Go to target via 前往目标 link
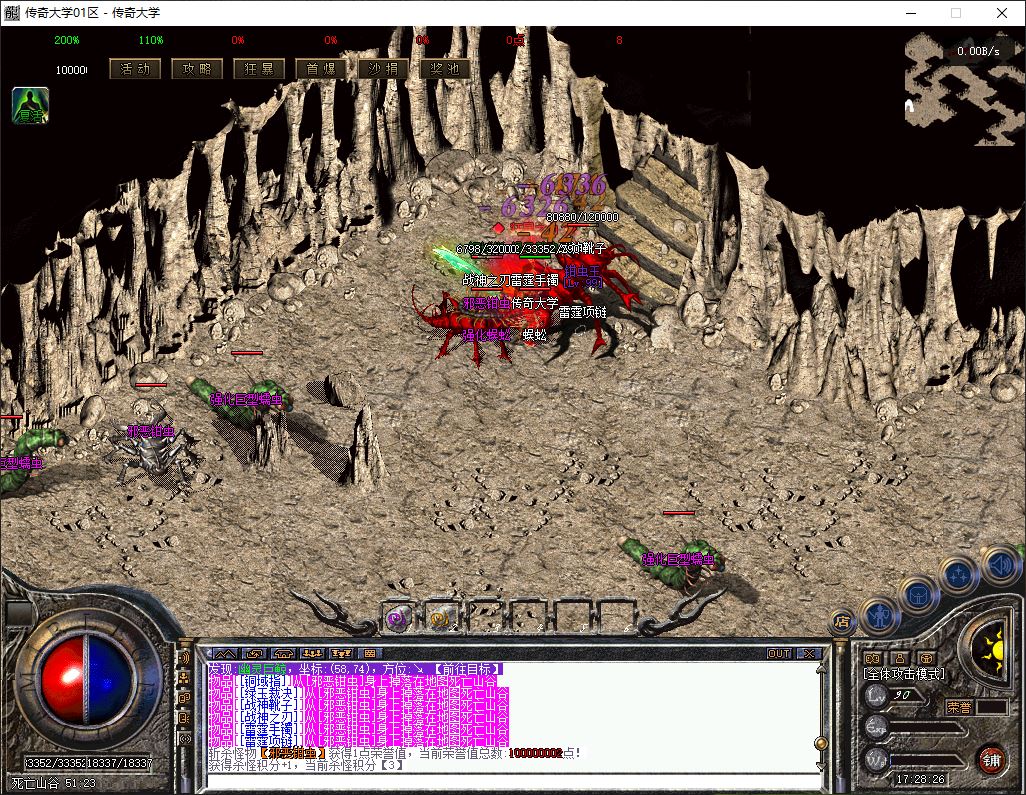This screenshot has width=1026, height=795. [x=470, y=669]
